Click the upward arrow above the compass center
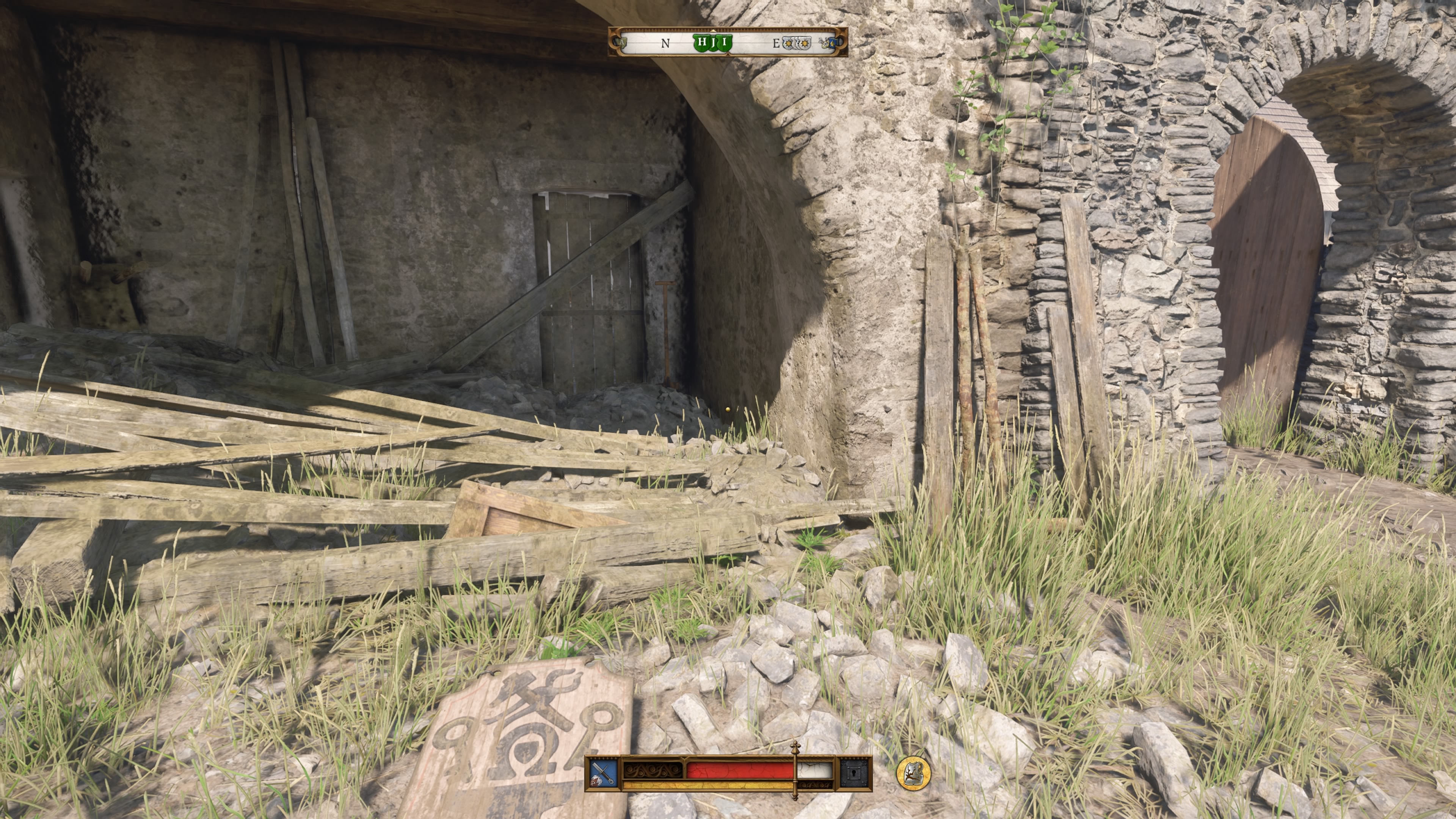The image size is (1456, 819). click(713, 31)
